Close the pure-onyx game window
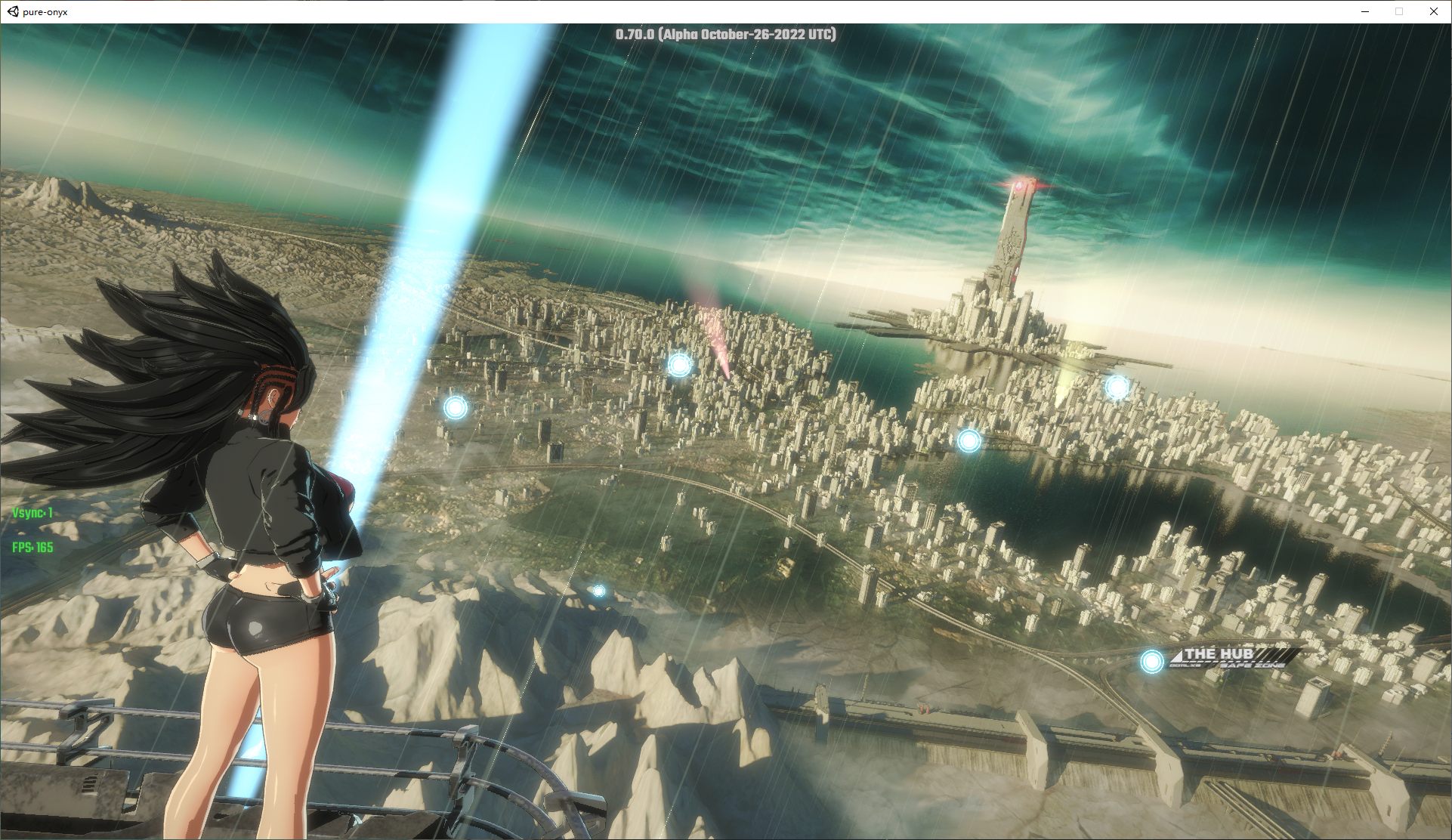Viewport: 1452px width, 840px height. pos(1433,11)
